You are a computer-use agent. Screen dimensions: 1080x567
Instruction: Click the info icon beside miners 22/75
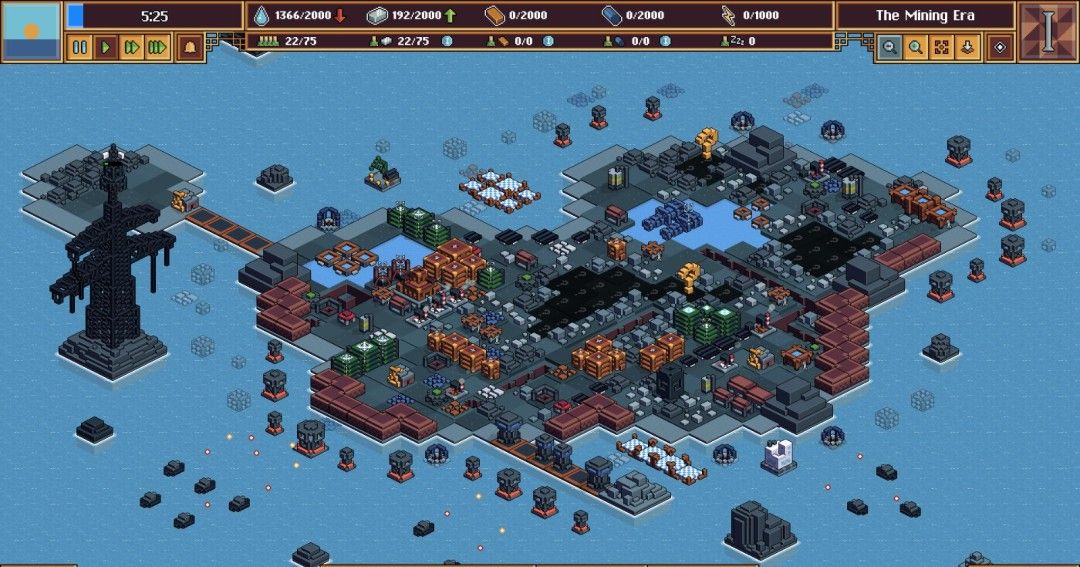click(x=447, y=41)
